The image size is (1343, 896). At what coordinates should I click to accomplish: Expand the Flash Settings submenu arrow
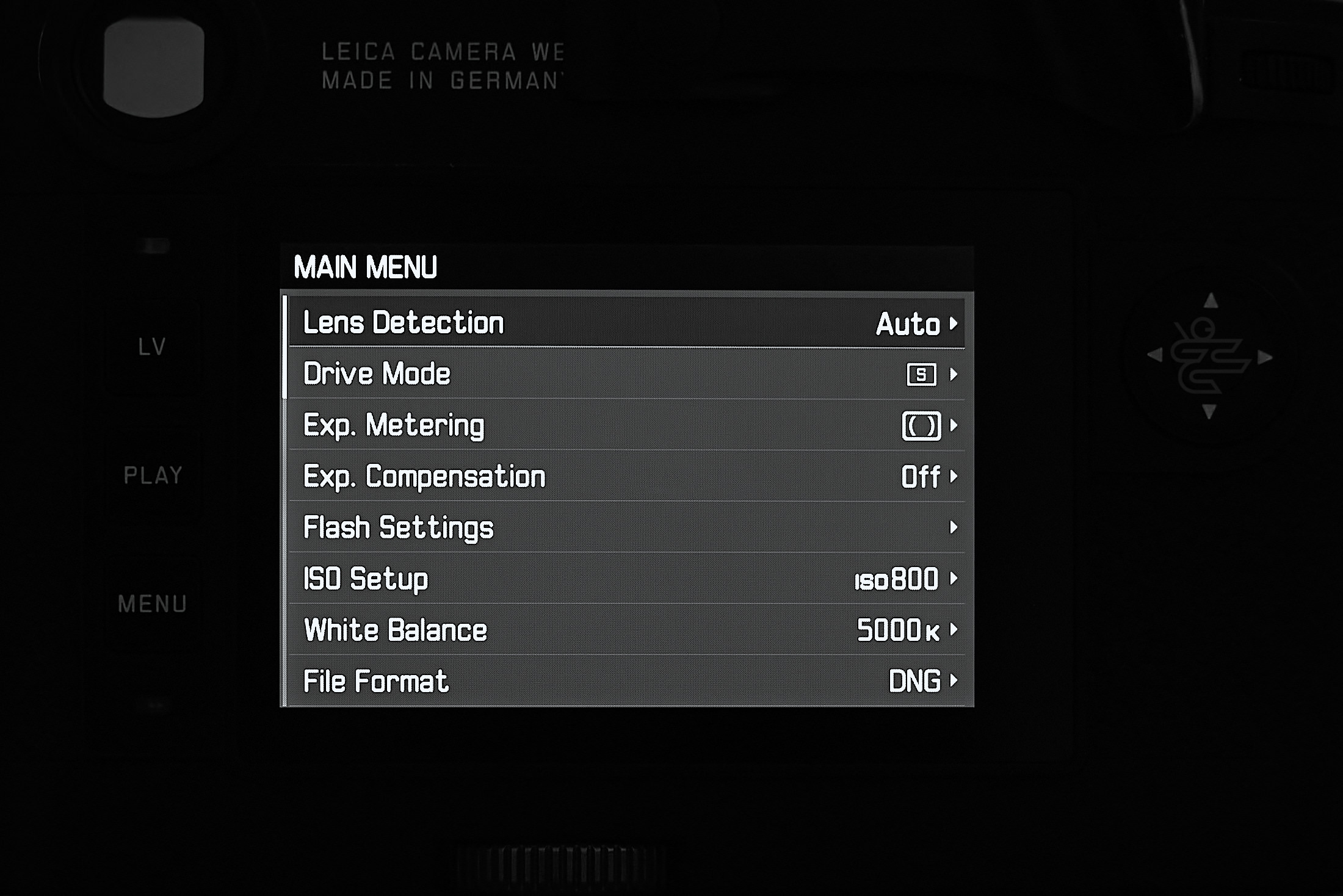[955, 529]
